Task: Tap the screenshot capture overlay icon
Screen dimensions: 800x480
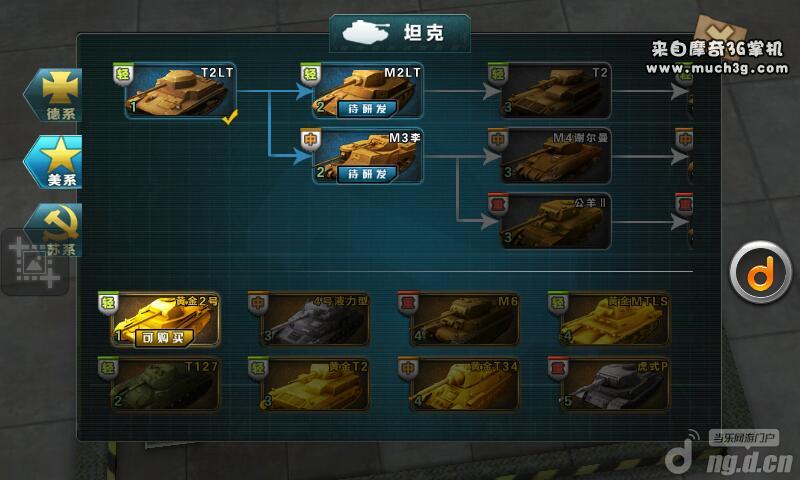Action: pyautogui.click(x=32, y=262)
